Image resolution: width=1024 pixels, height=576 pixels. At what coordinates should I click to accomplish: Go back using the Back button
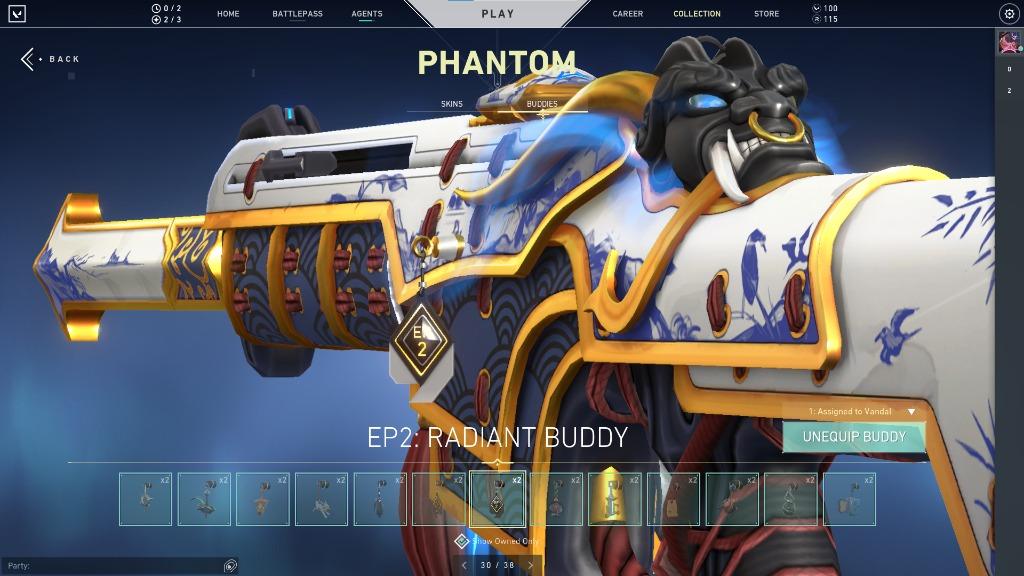click(50, 59)
